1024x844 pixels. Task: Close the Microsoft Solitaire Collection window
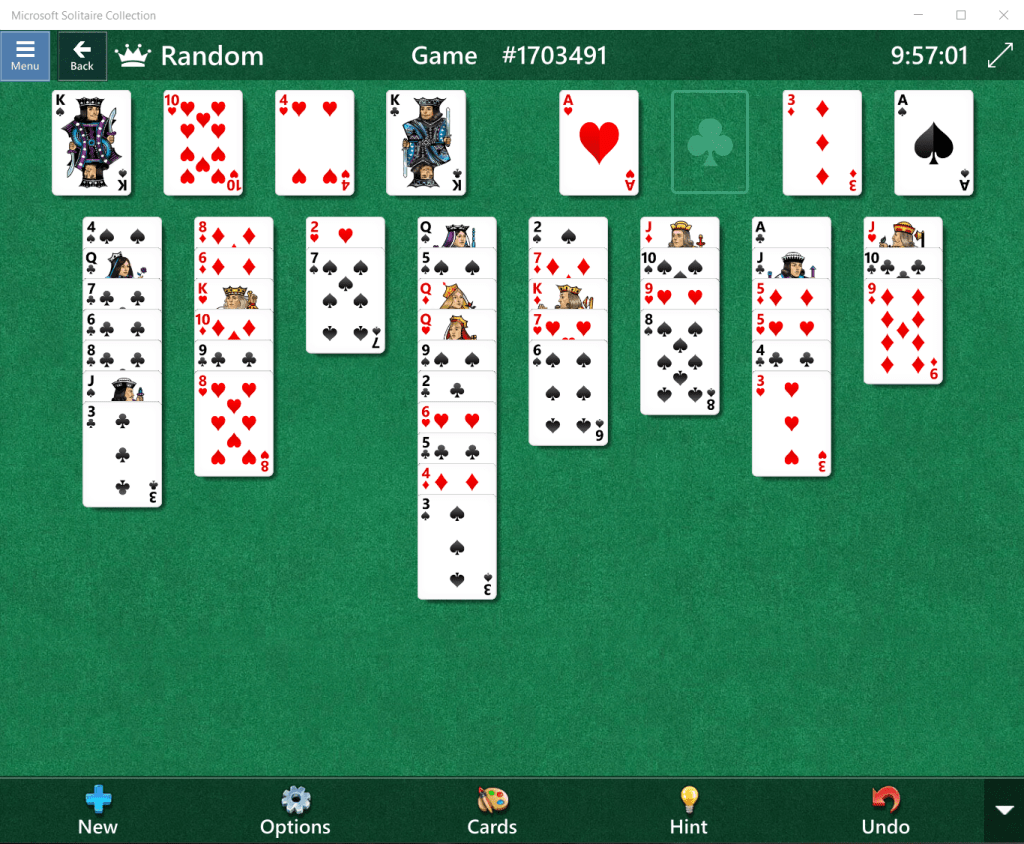pos(1003,15)
